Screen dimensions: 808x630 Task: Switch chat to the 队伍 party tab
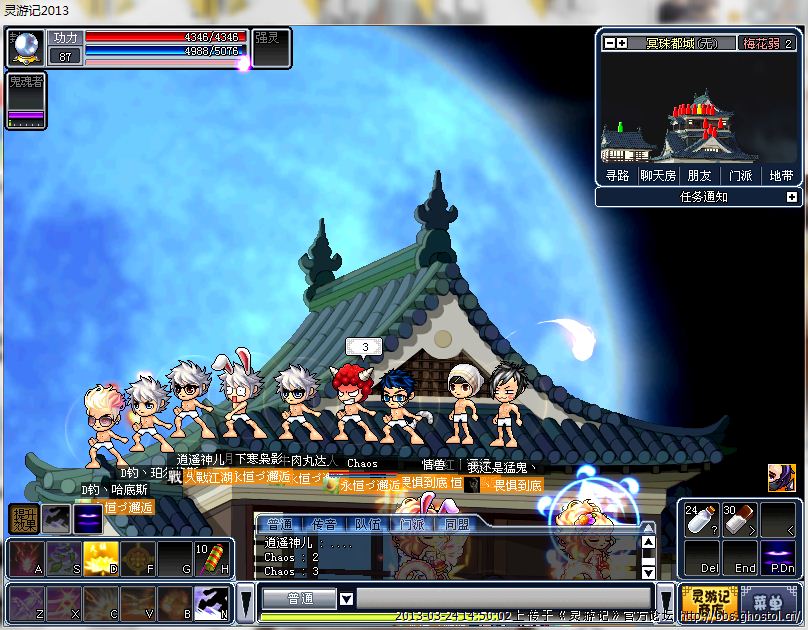coord(368,524)
